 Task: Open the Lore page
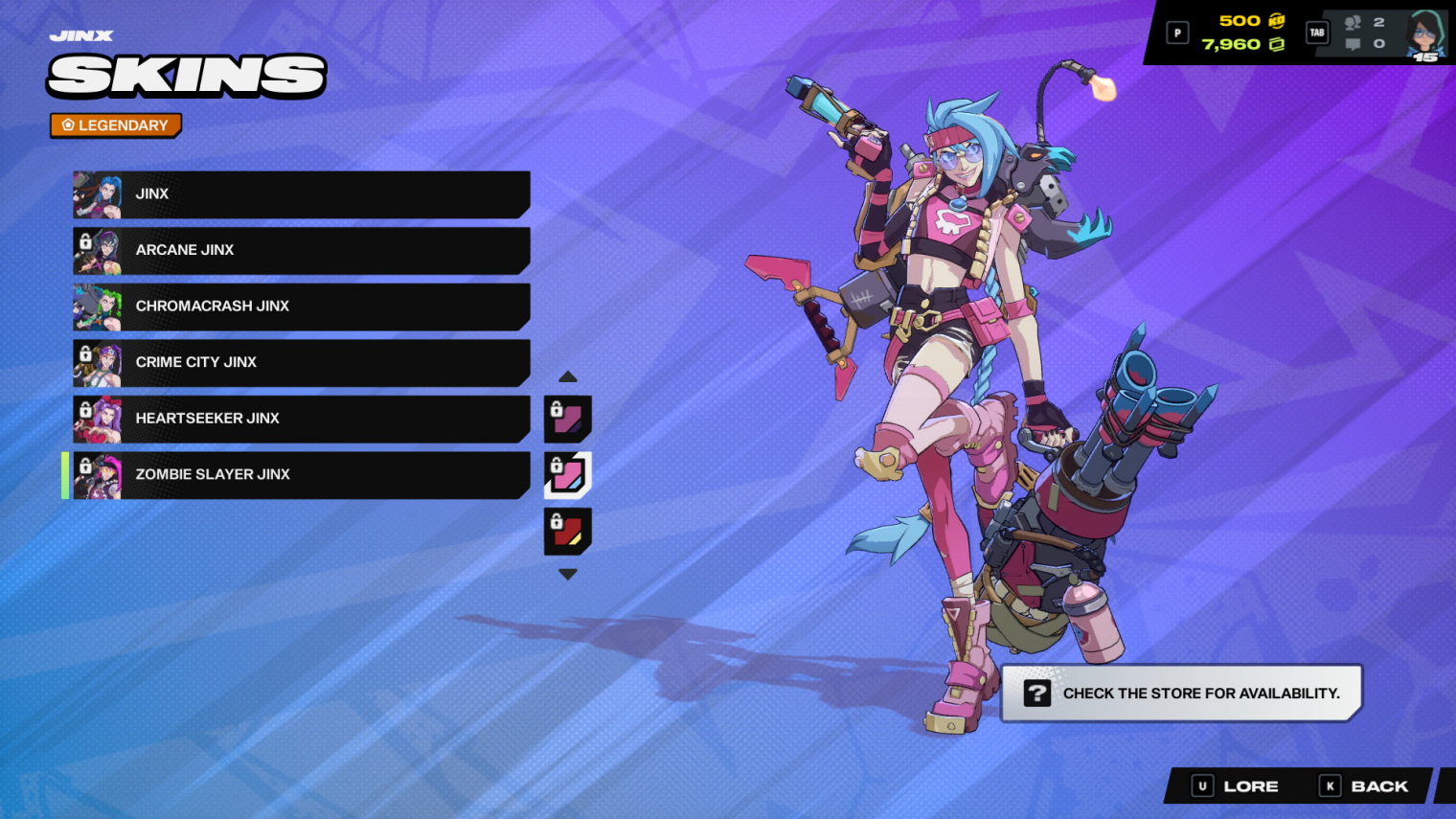pos(1236,786)
